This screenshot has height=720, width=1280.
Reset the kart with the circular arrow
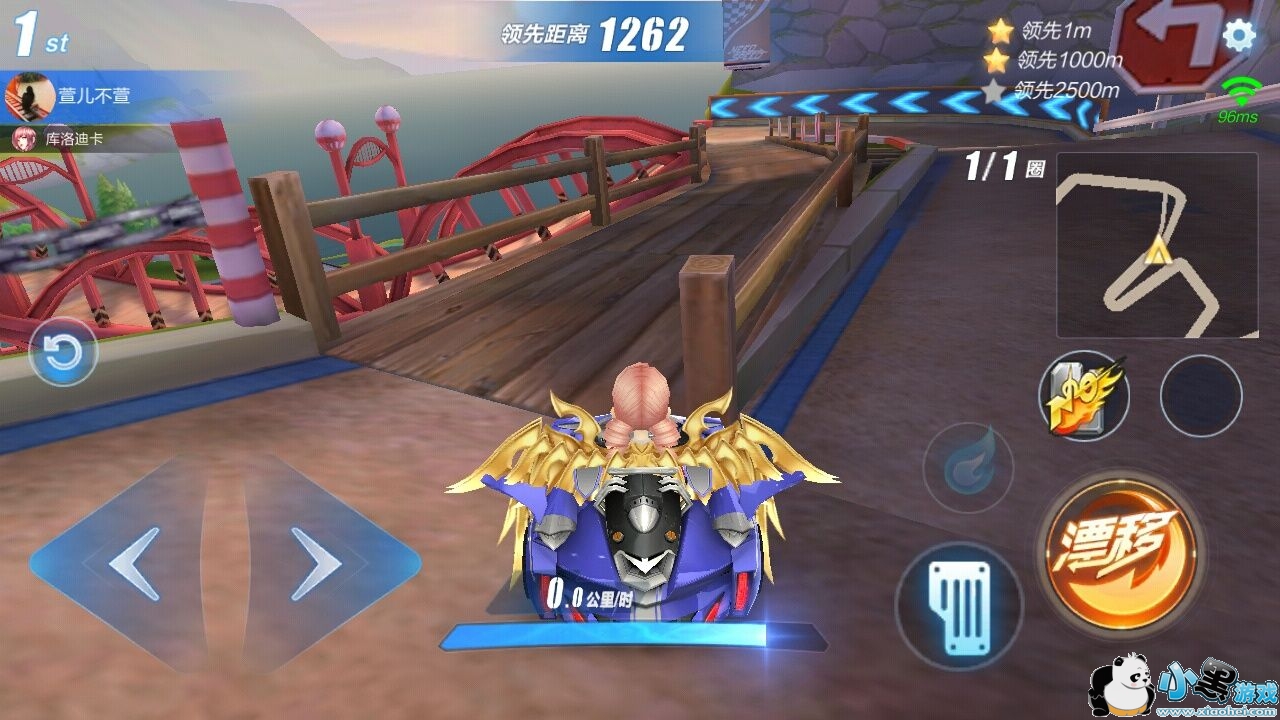click(x=63, y=352)
